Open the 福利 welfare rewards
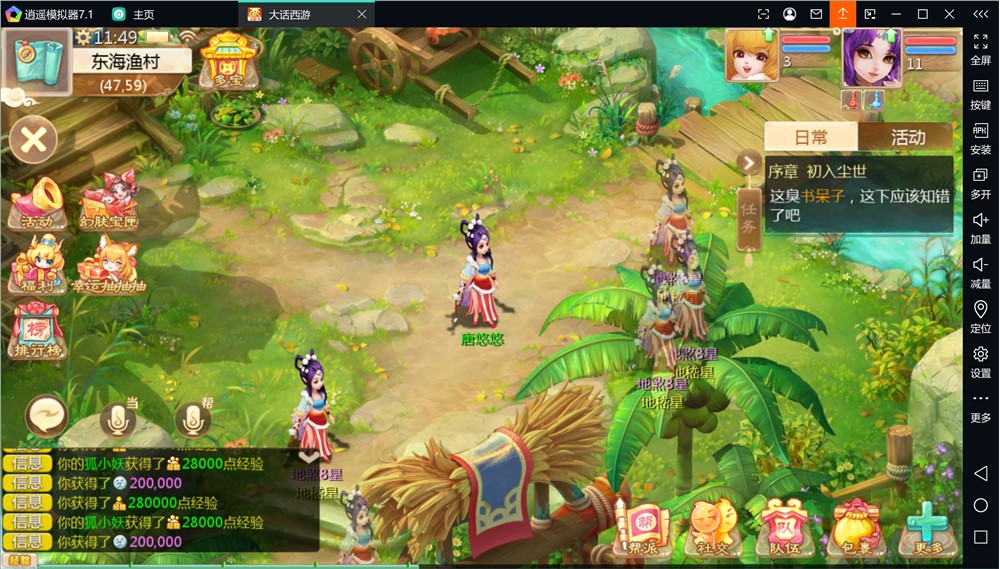 click(37, 265)
